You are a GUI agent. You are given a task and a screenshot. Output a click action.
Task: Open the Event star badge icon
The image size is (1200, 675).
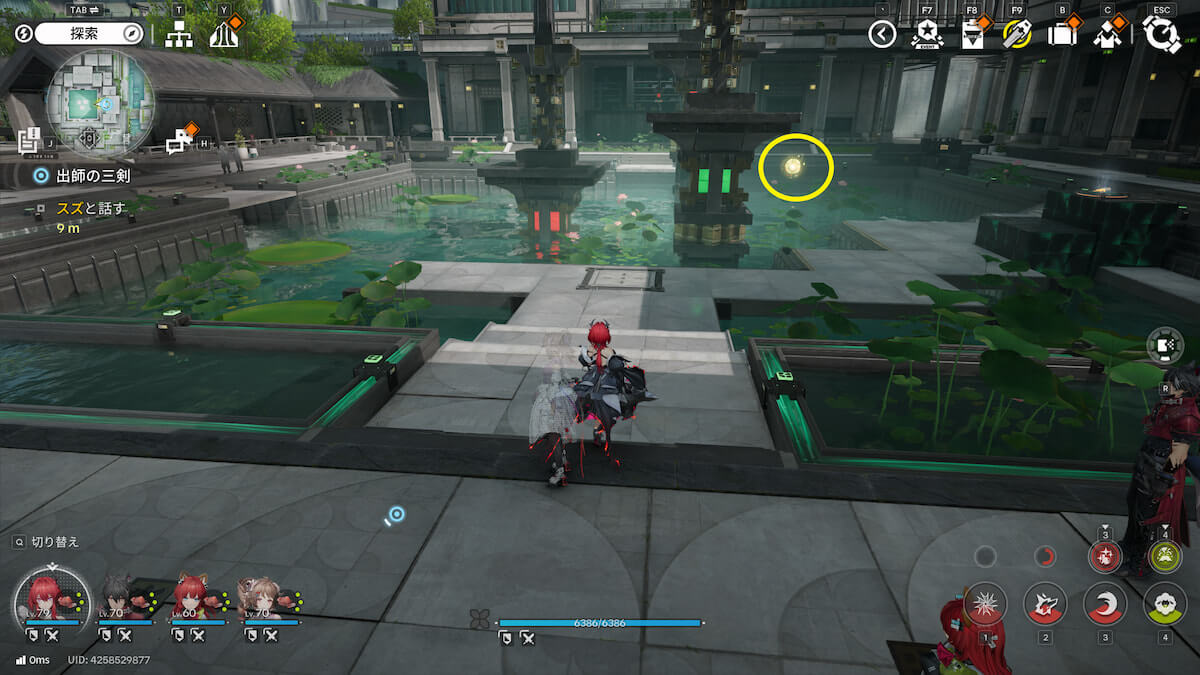[927, 35]
